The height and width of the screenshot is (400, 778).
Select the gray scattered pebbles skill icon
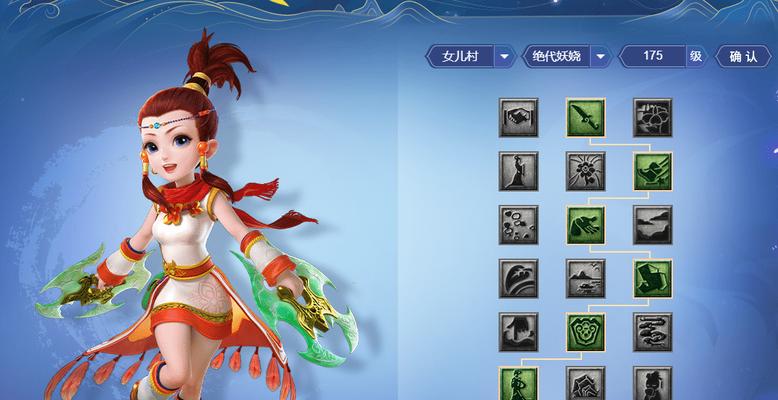(x=519, y=226)
